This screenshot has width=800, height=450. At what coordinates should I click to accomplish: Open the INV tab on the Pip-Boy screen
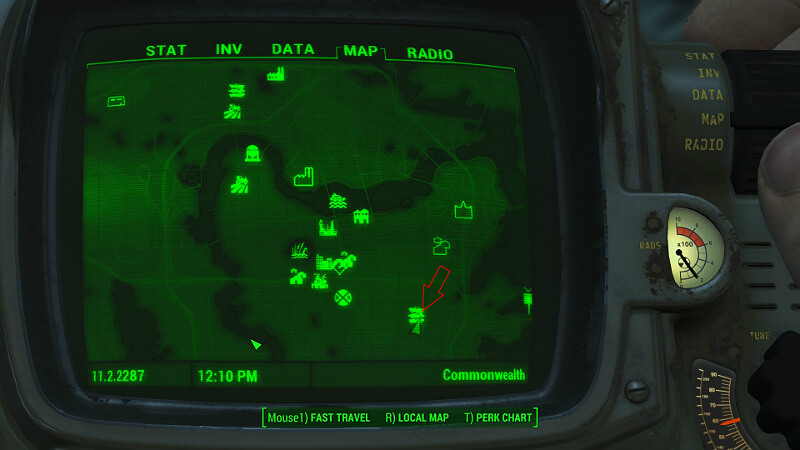click(x=228, y=51)
